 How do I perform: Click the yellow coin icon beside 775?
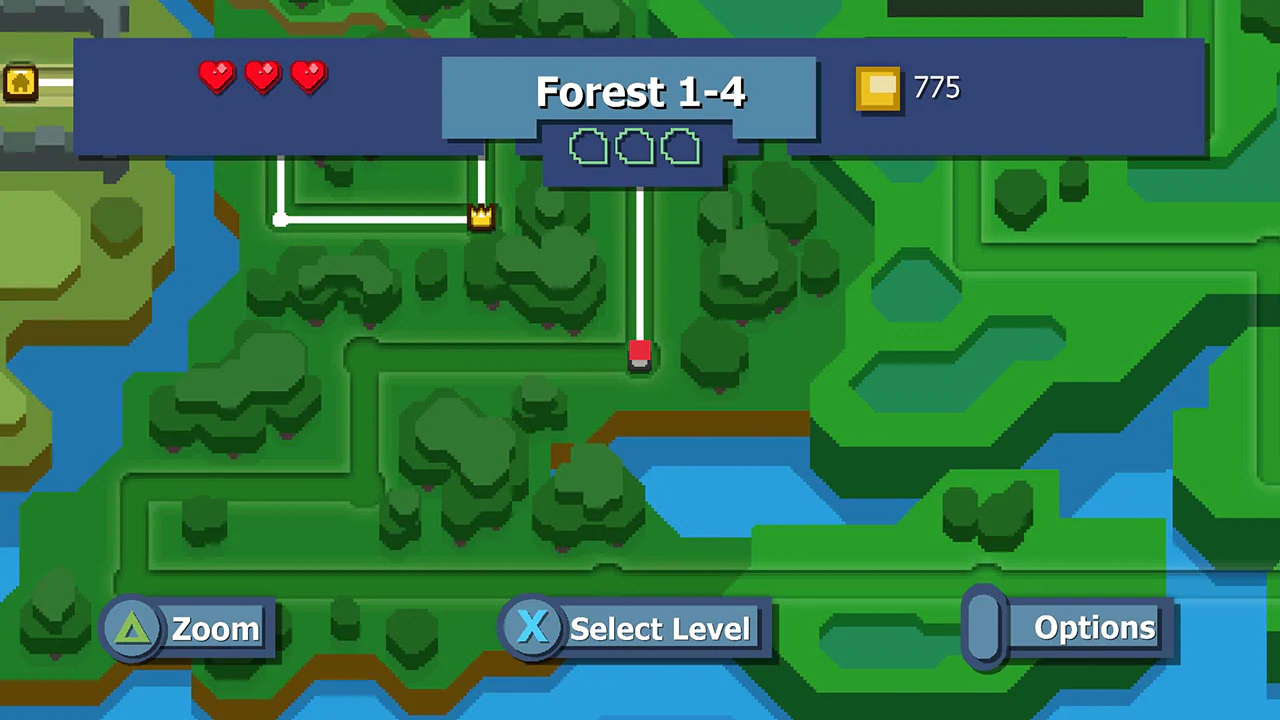[x=878, y=89]
